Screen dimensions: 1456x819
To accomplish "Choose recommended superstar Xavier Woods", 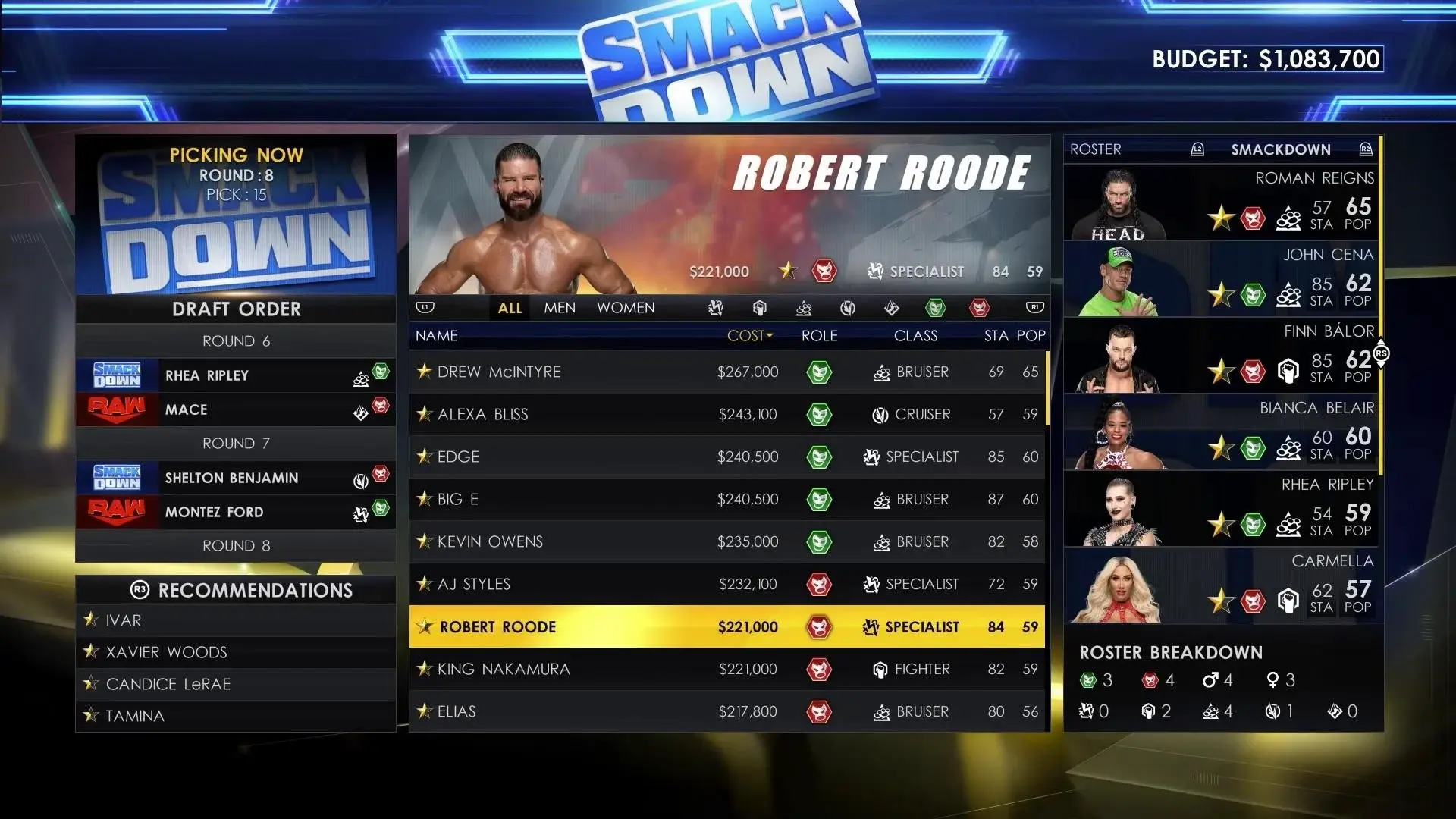I will pos(235,652).
